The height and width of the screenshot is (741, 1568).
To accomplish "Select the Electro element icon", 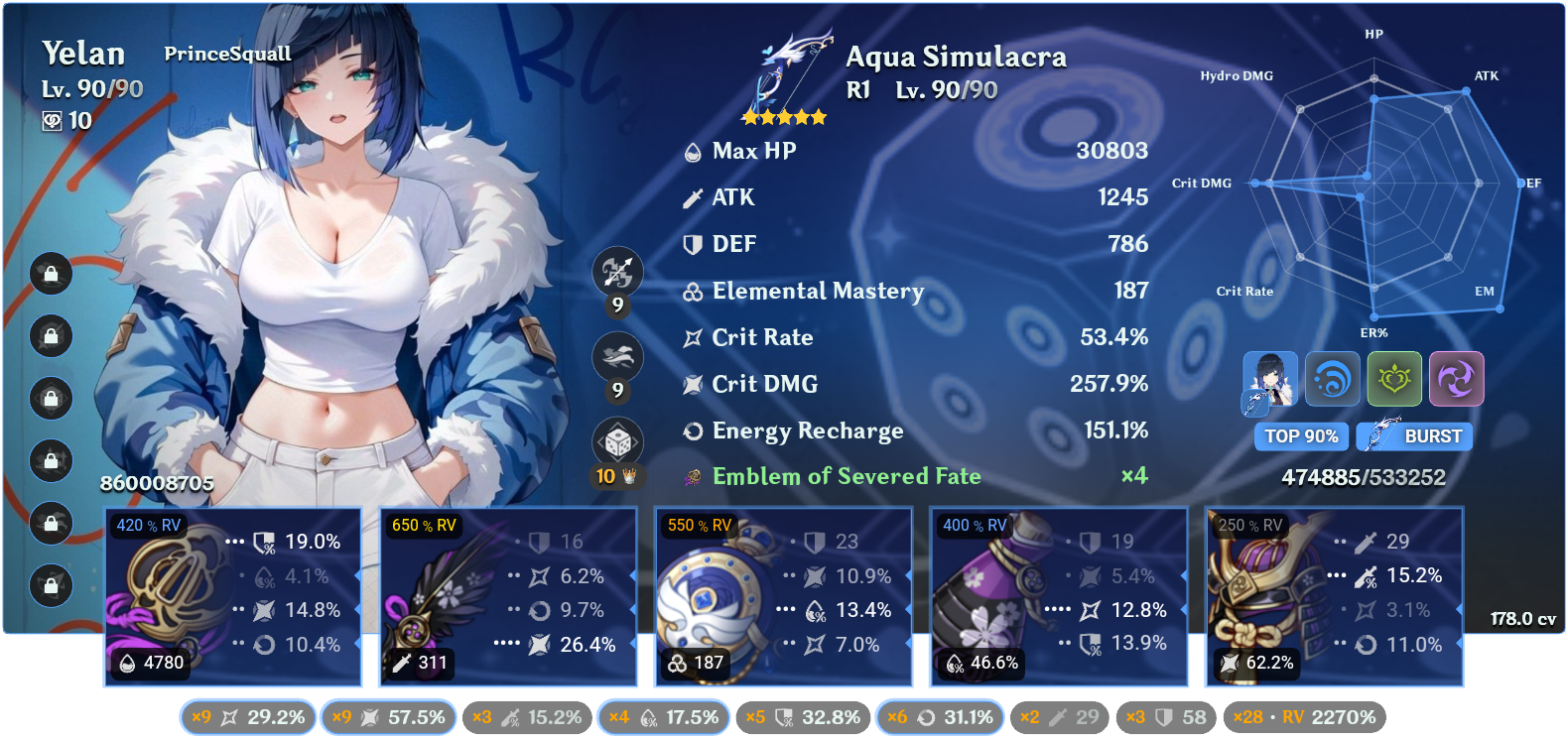I will 1456,379.
